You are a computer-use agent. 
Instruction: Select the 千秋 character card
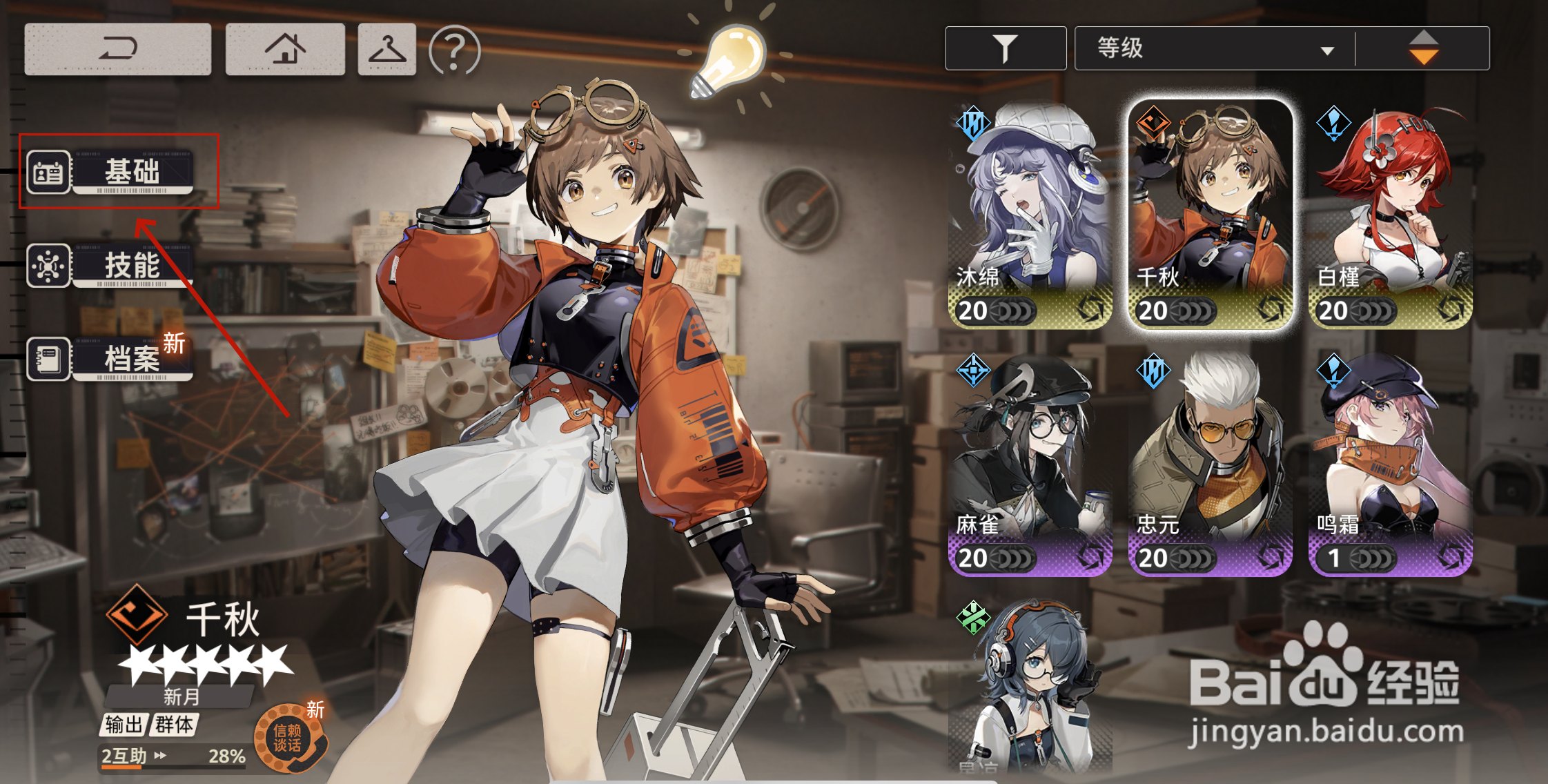pyautogui.click(x=1211, y=214)
